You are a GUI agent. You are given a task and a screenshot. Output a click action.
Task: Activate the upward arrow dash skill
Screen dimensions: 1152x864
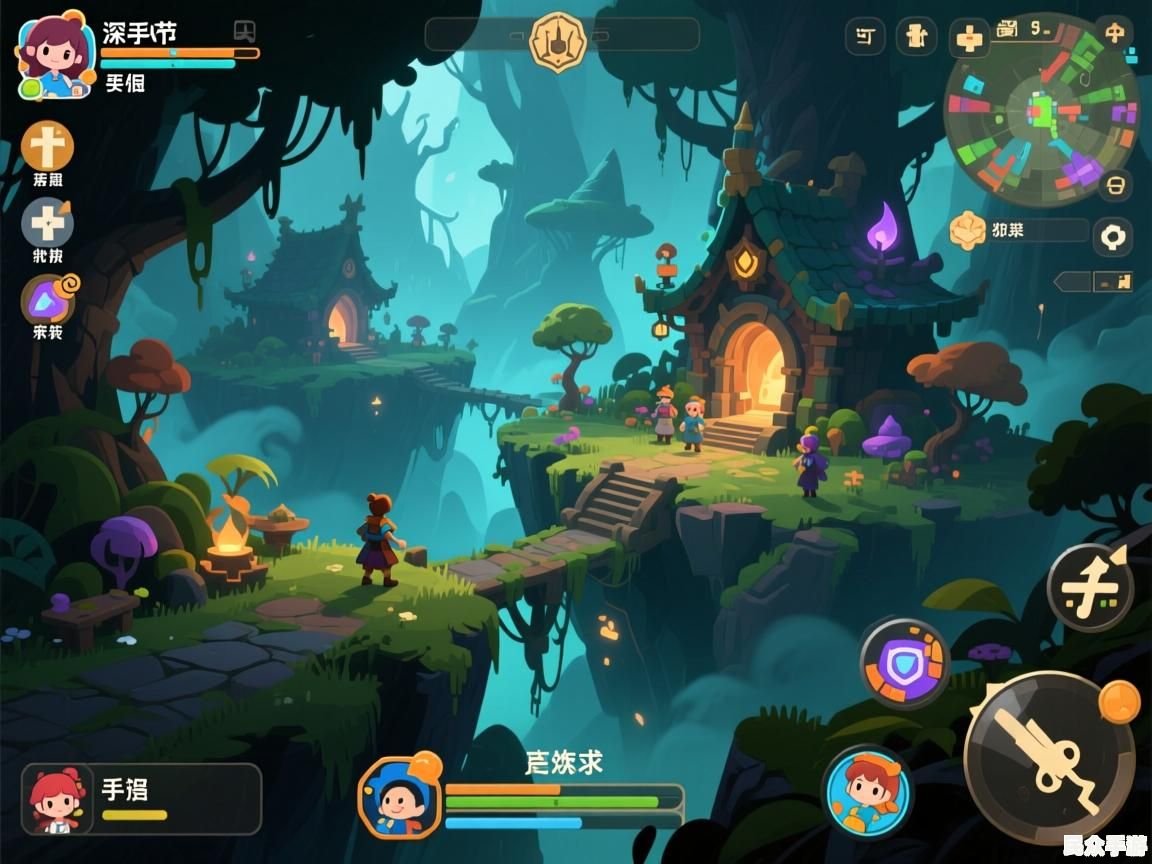click(x=1090, y=588)
